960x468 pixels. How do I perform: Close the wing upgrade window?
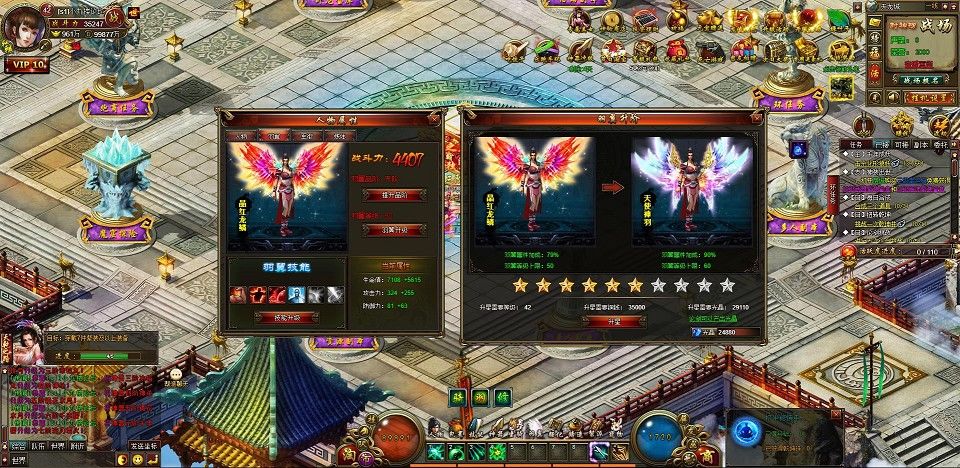759,118
